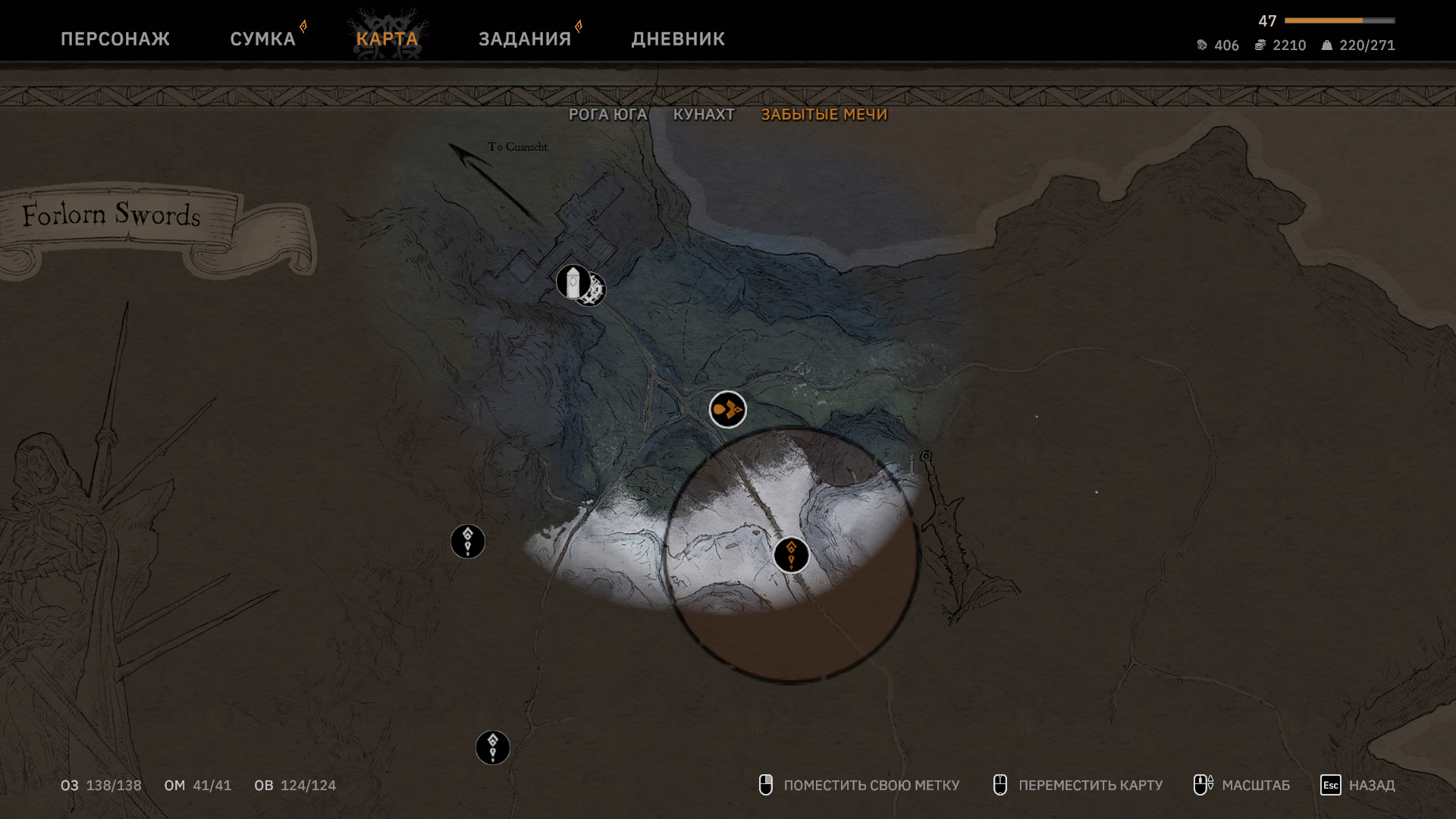Image resolution: width=1456 pixels, height=819 pixels.
Task: Open the ЗАДАНИЯ quests tab
Action: click(x=524, y=39)
